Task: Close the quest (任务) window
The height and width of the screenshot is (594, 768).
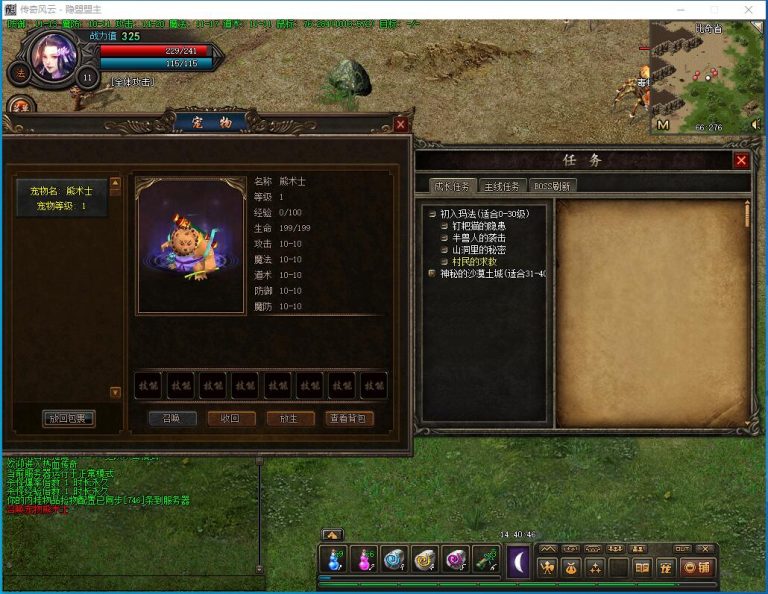Action: (741, 160)
